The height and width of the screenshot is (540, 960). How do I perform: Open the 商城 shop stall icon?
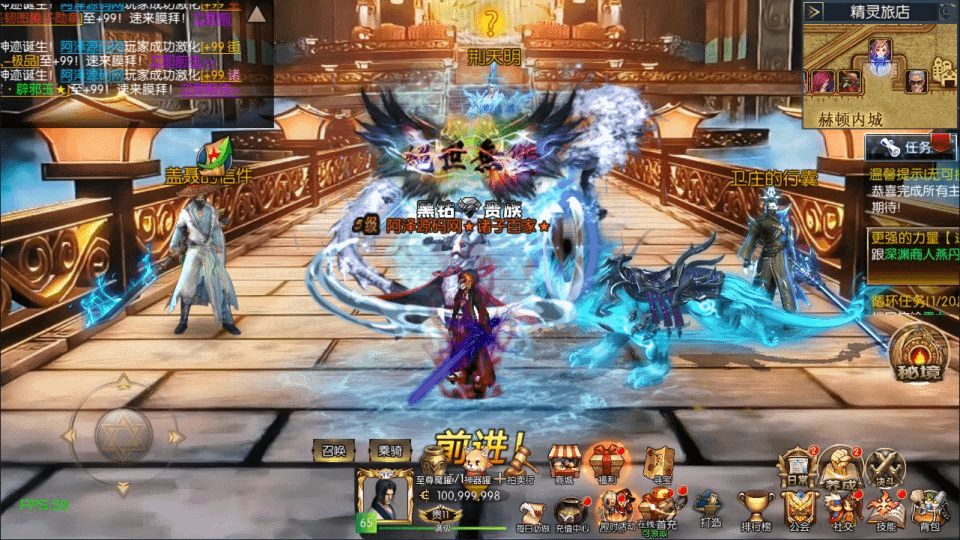point(566,463)
